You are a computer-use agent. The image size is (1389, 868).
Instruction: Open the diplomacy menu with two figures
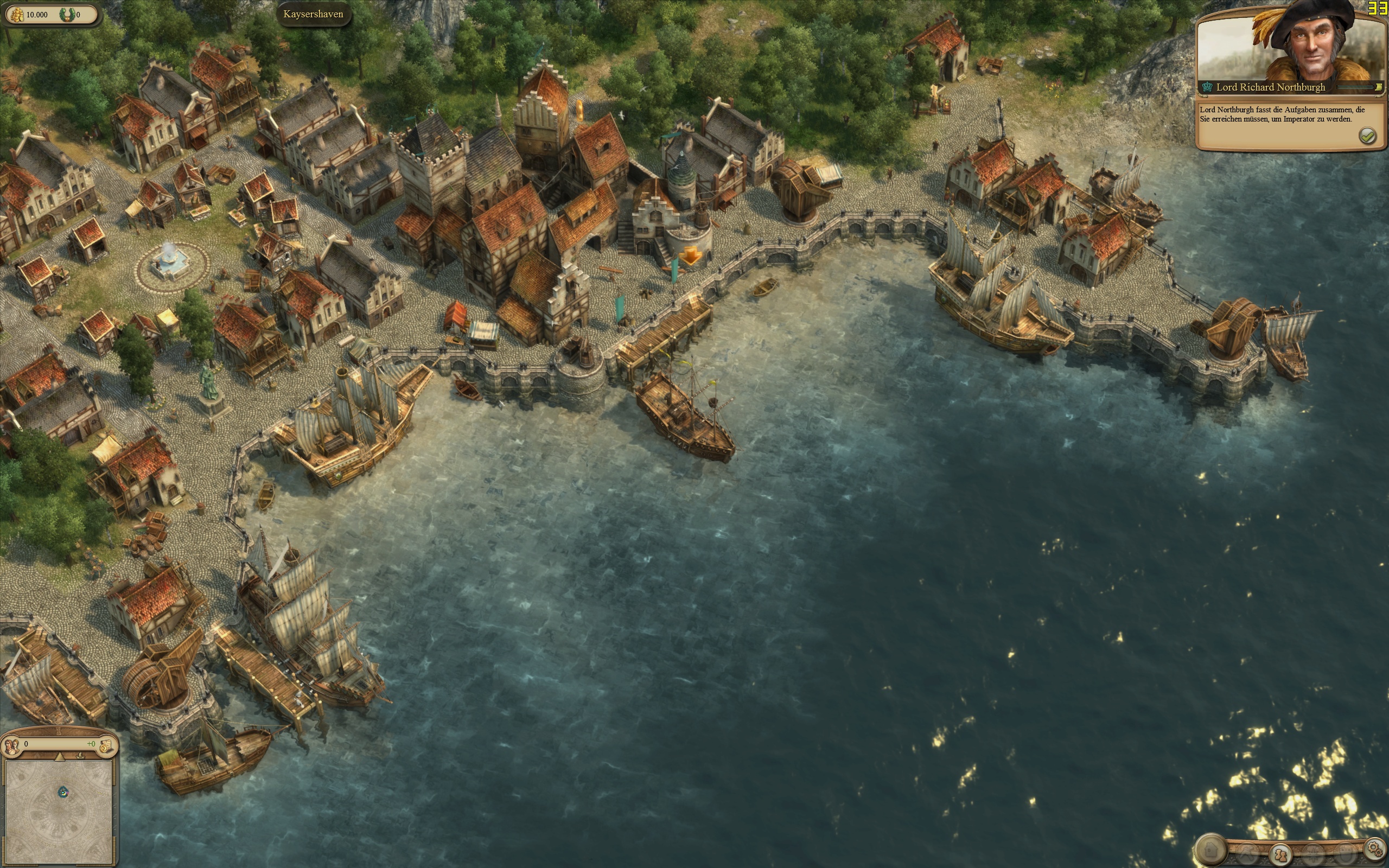click(1279, 855)
